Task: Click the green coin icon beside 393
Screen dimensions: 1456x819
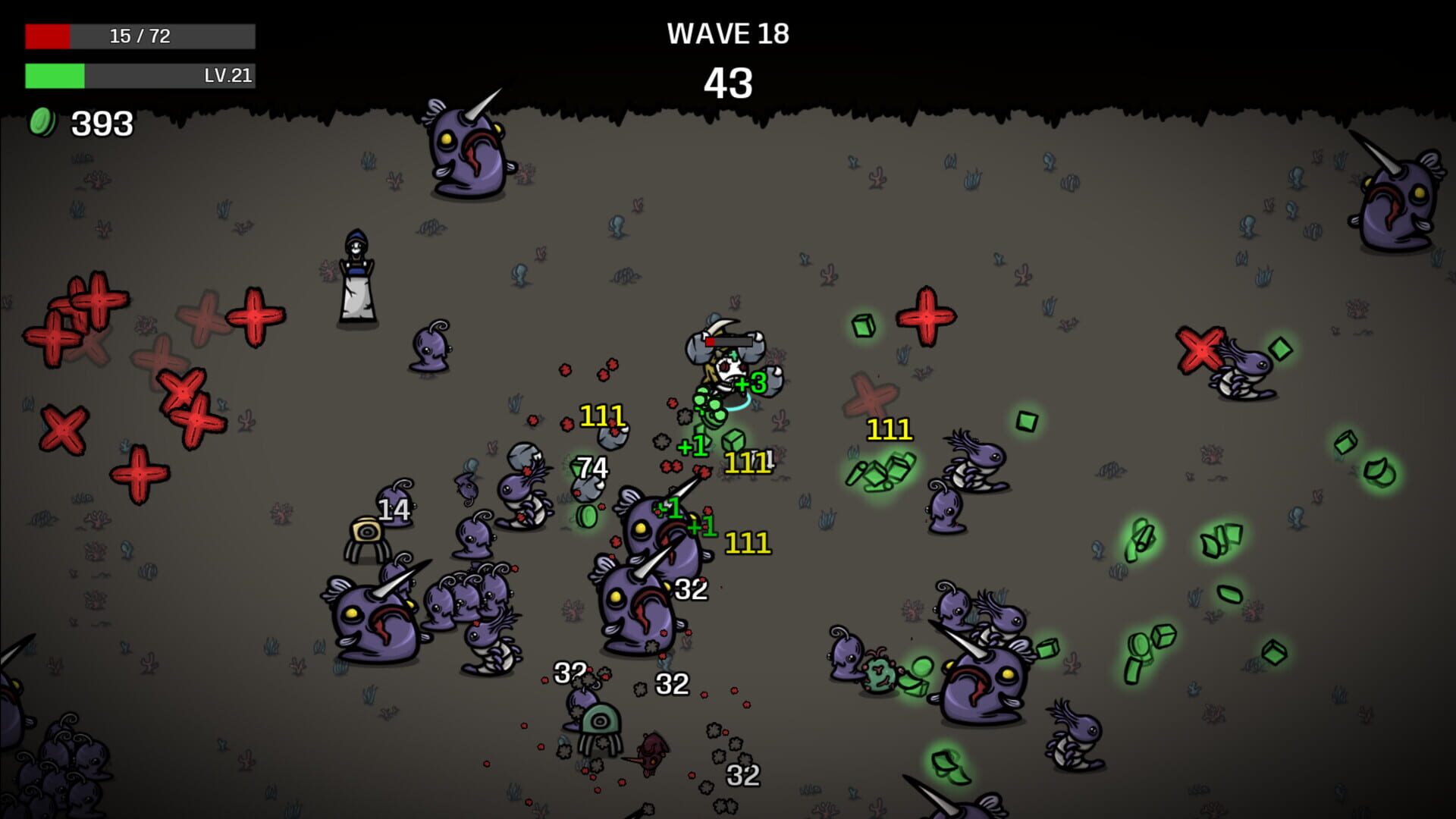Action: 43,121
